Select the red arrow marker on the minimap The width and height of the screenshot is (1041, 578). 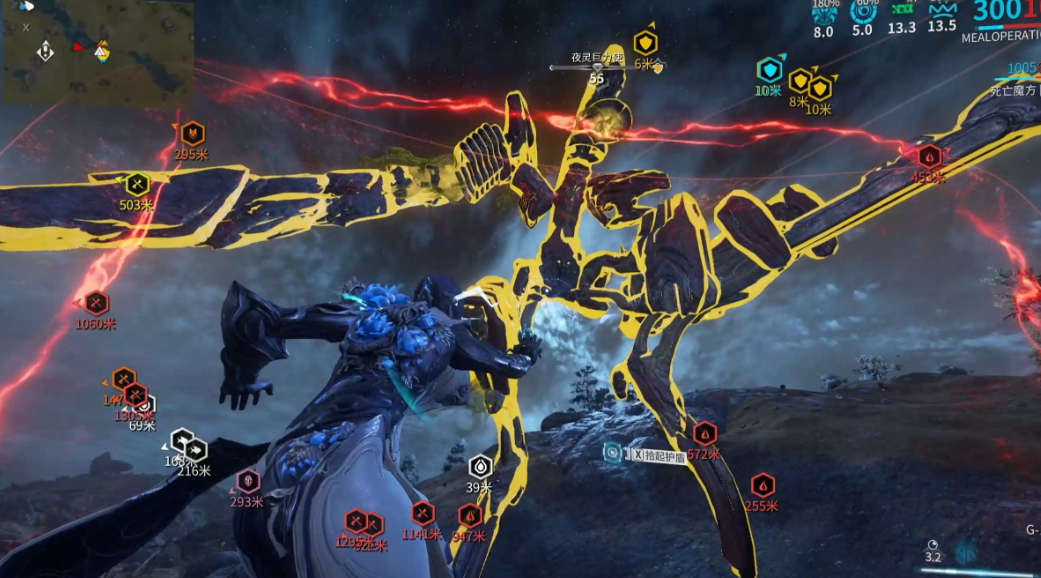(78, 47)
